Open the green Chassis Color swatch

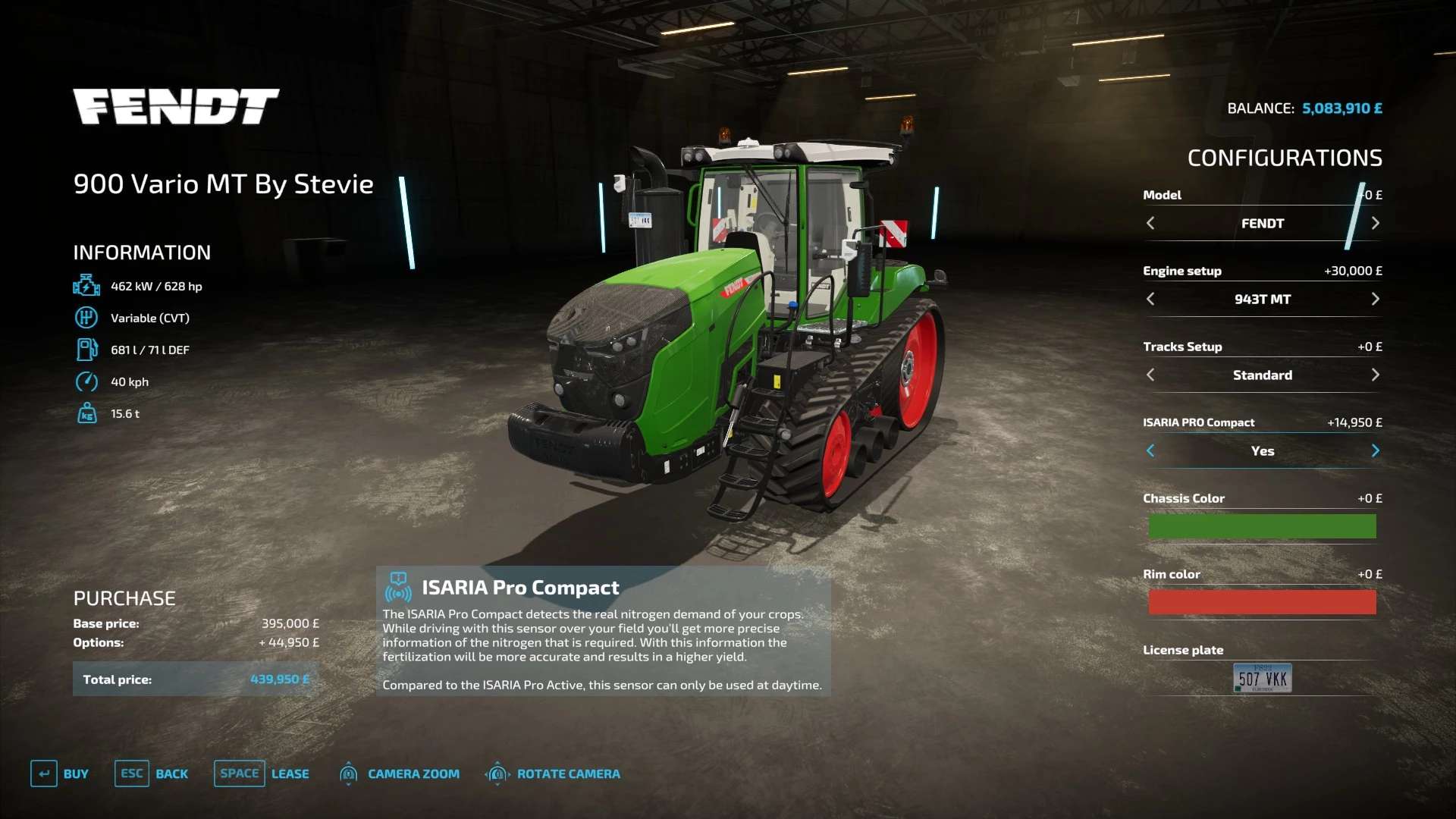[1262, 526]
